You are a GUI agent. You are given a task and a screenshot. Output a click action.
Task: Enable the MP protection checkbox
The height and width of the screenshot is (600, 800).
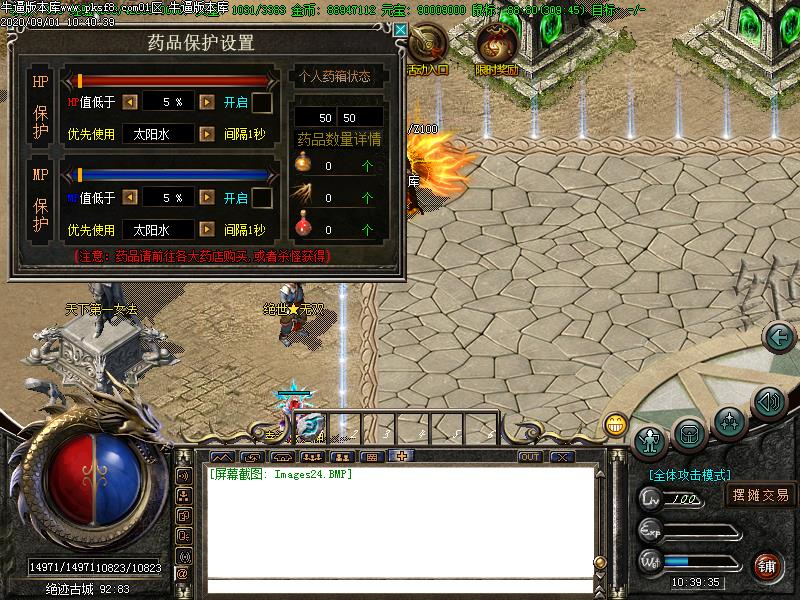(262, 198)
